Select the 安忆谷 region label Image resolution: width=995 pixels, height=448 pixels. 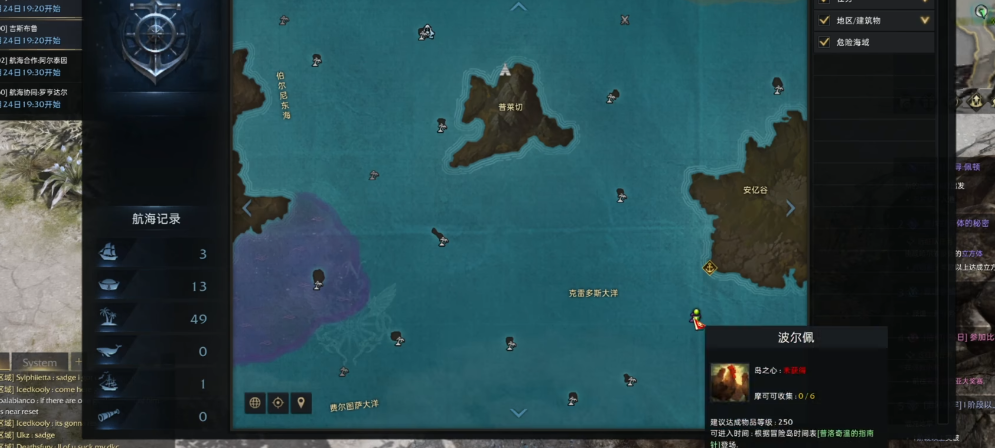pyautogui.click(x=756, y=189)
